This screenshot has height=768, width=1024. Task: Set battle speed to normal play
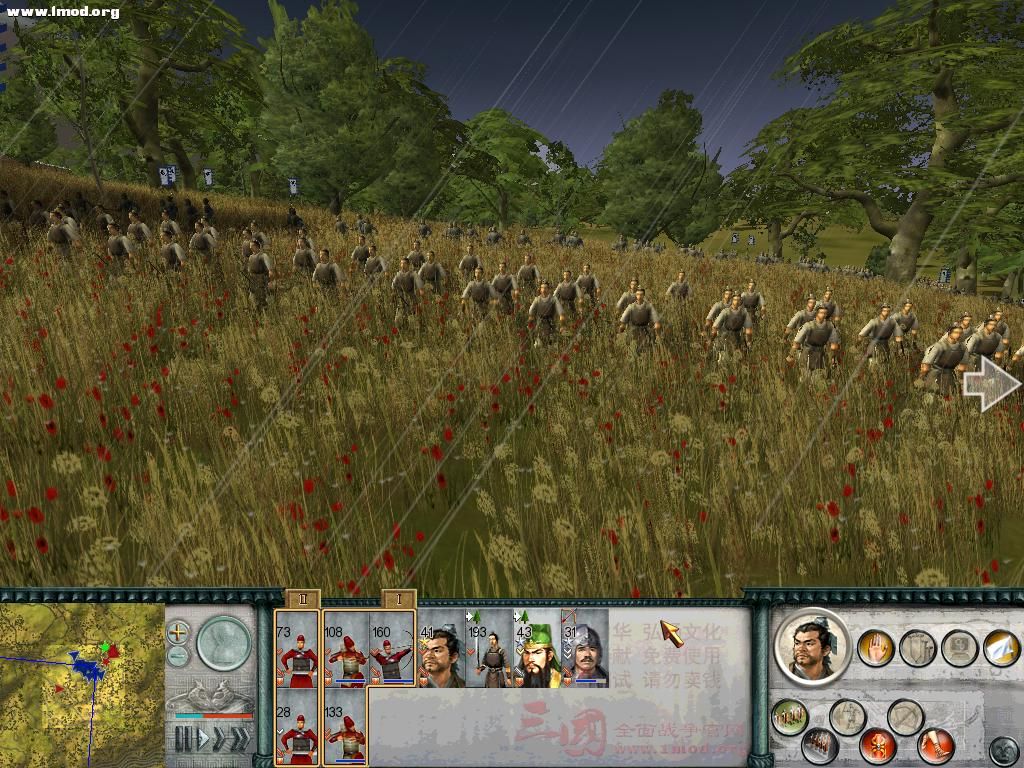tap(205, 739)
